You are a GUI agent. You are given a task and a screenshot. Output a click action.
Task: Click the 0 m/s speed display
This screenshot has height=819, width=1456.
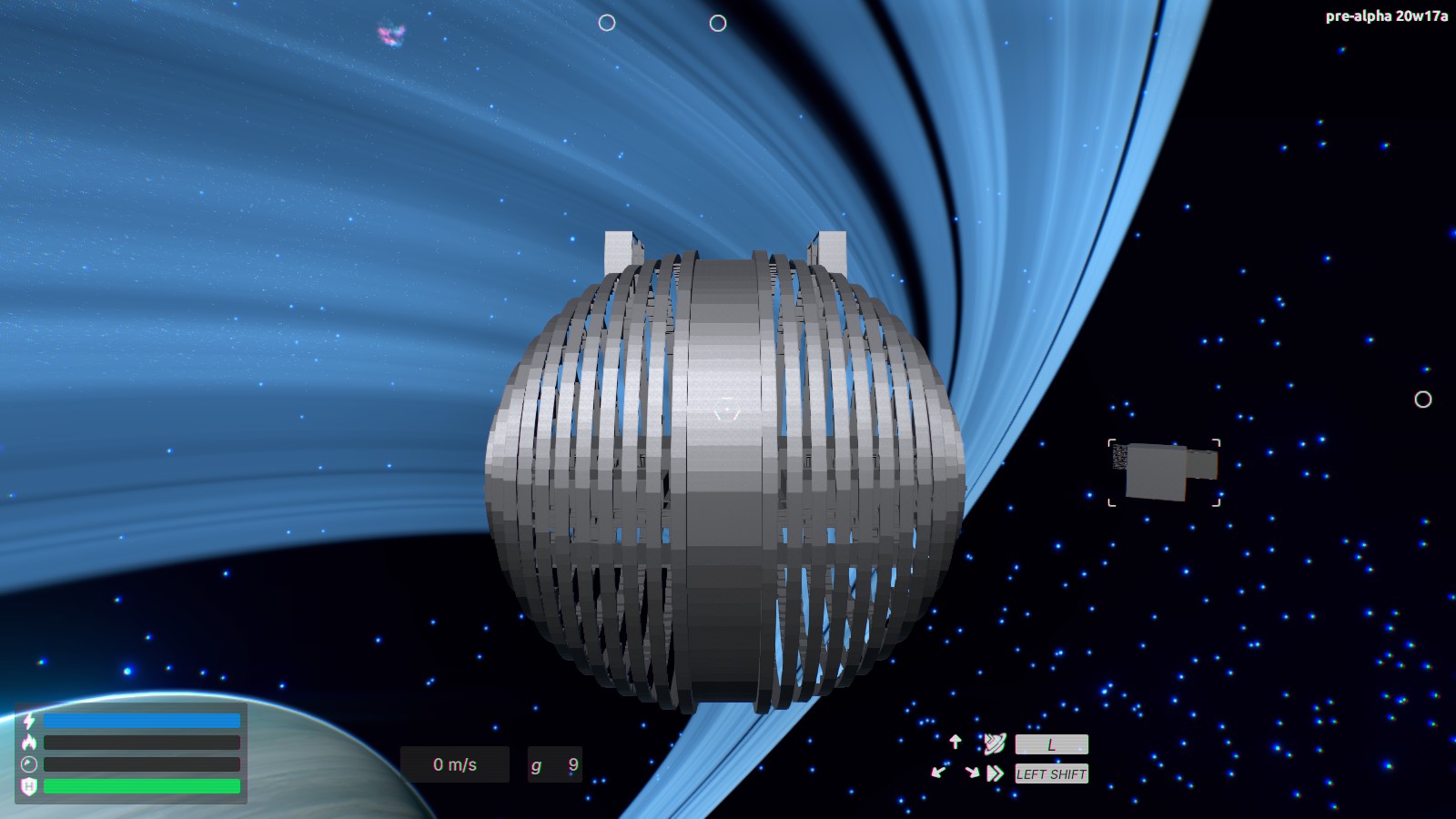pos(454,764)
